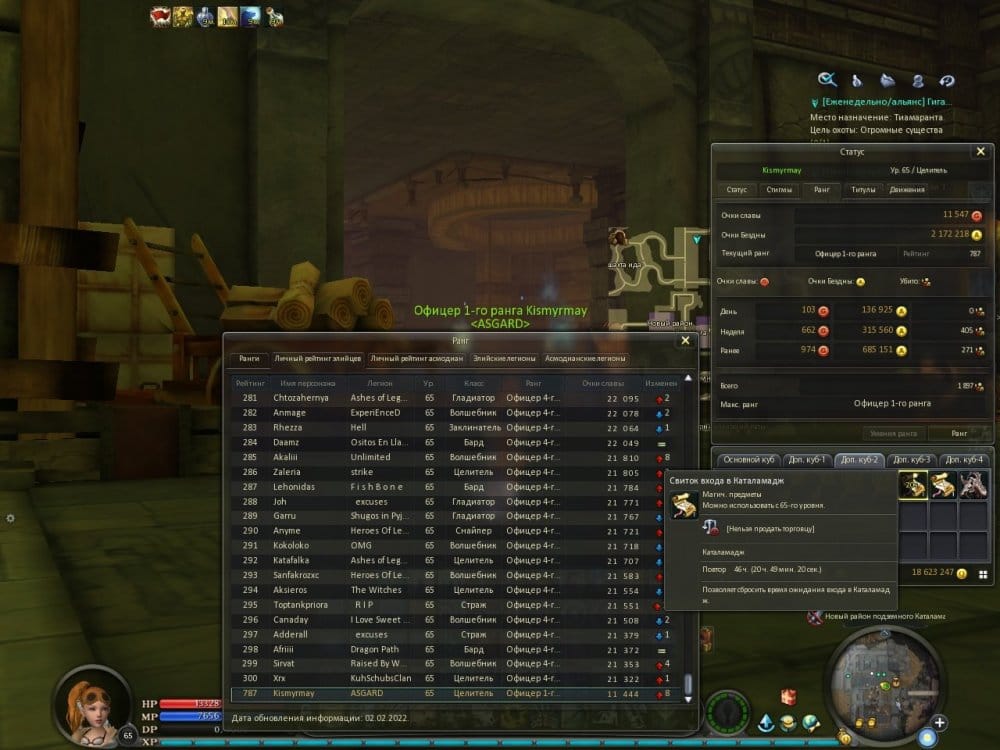Viewport: 1000px width, 750px height.
Task: Switch to Доп. куб-3 inventory tab
Action: (x=910, y=460)
